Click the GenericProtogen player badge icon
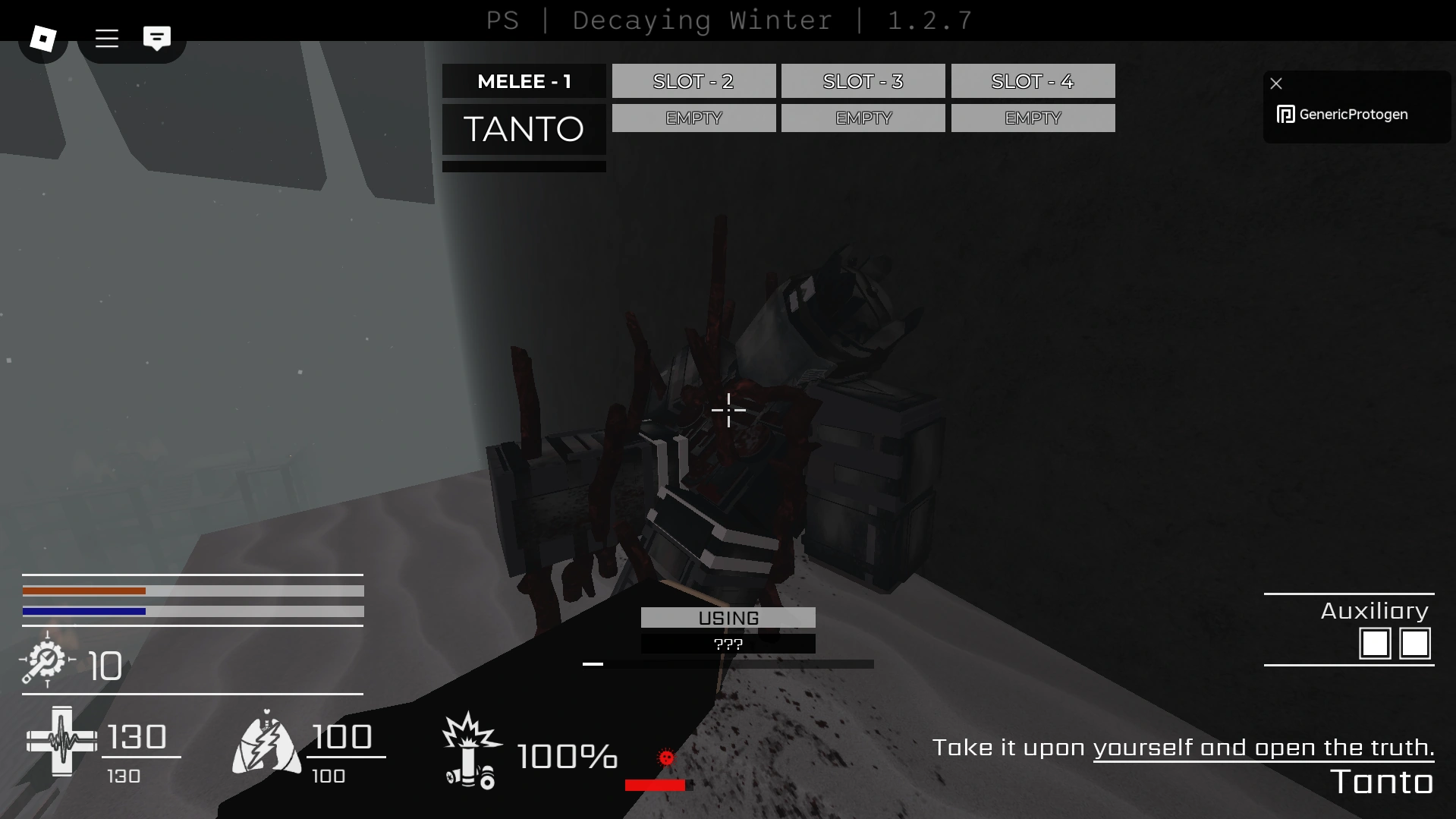The height and width of the screenshot is (819, 1456). pos(1285,114)
